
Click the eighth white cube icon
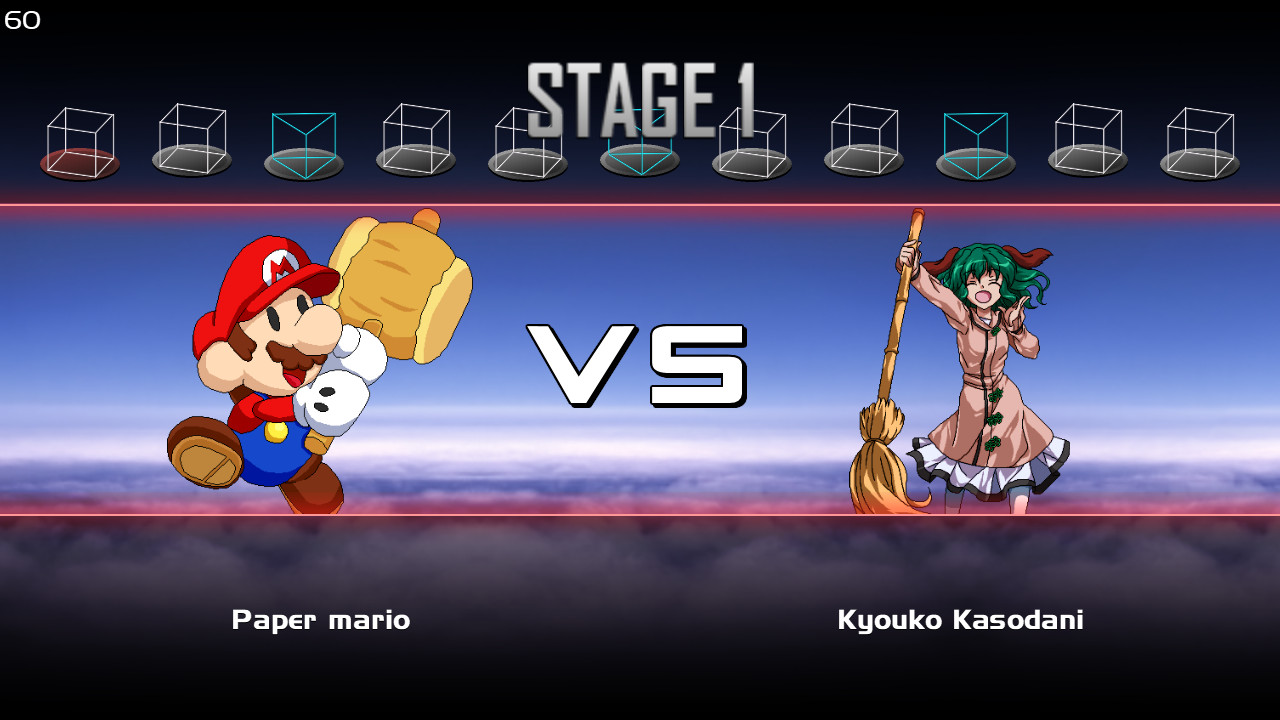[x=864, y=140]
